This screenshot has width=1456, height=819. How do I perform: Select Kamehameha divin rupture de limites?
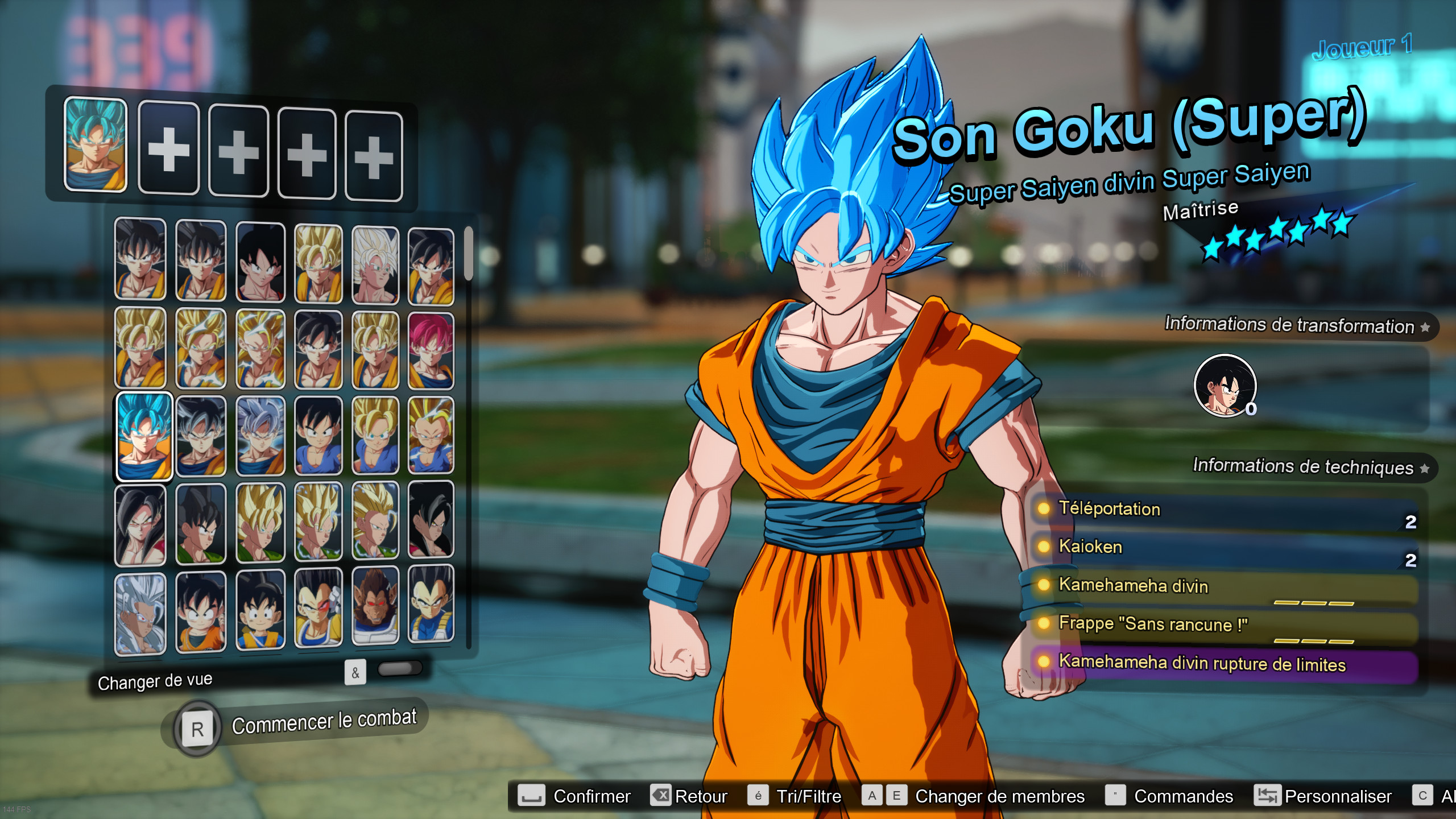1223,664
